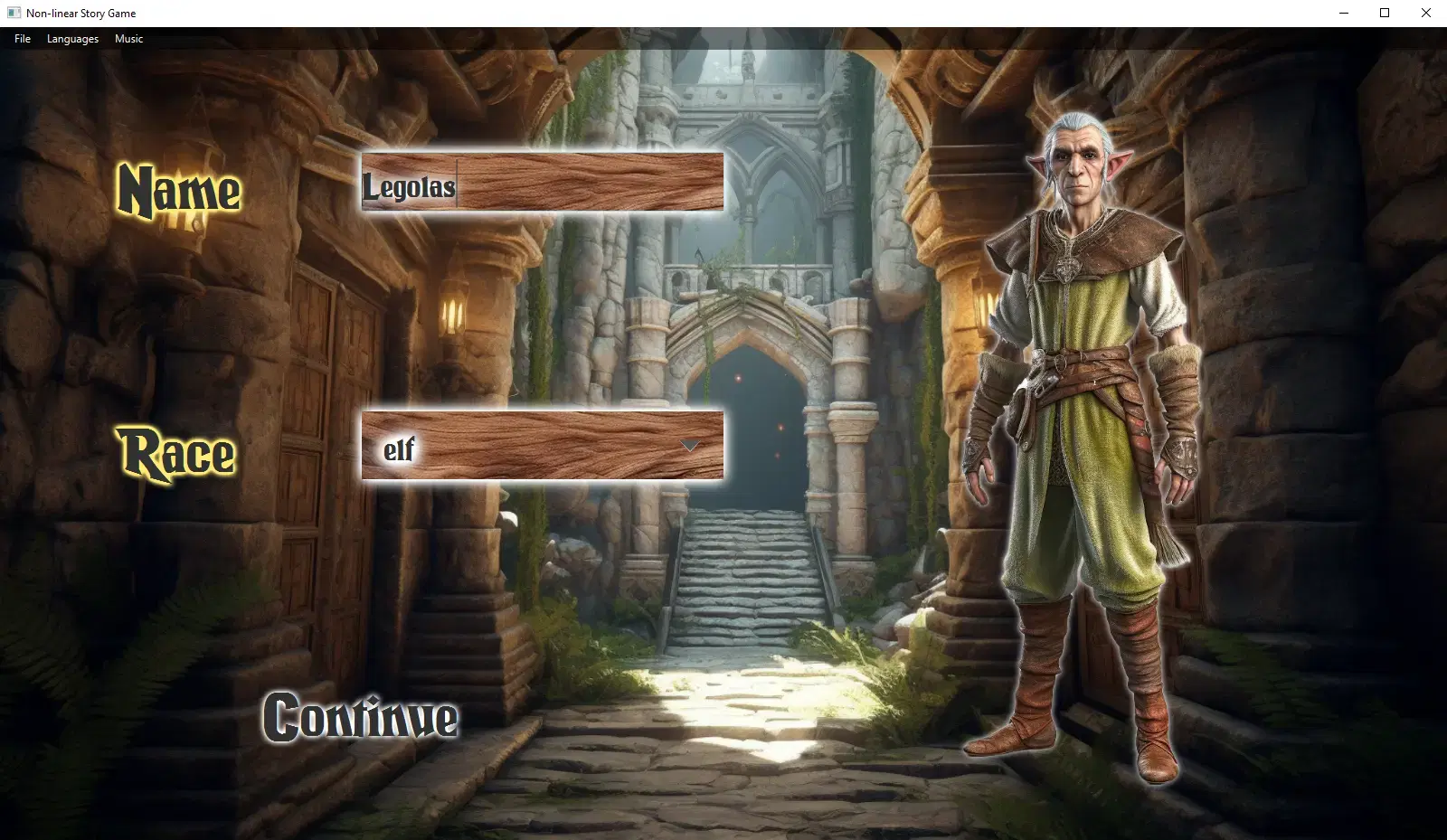Open the race options list to change race
This screenshot has width=1447, height=840.
point(691,446)
